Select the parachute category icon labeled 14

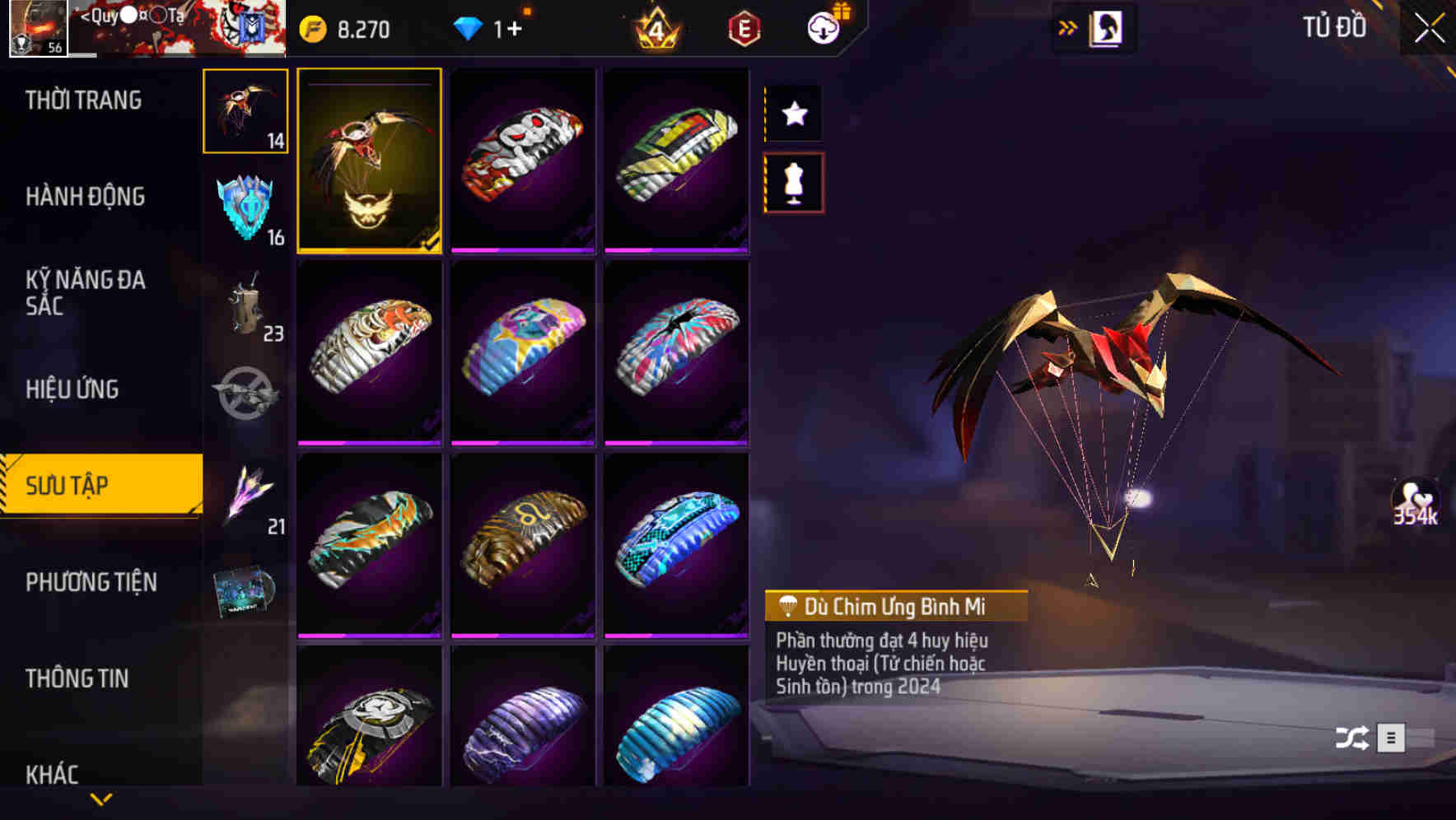tap(245, 111)
